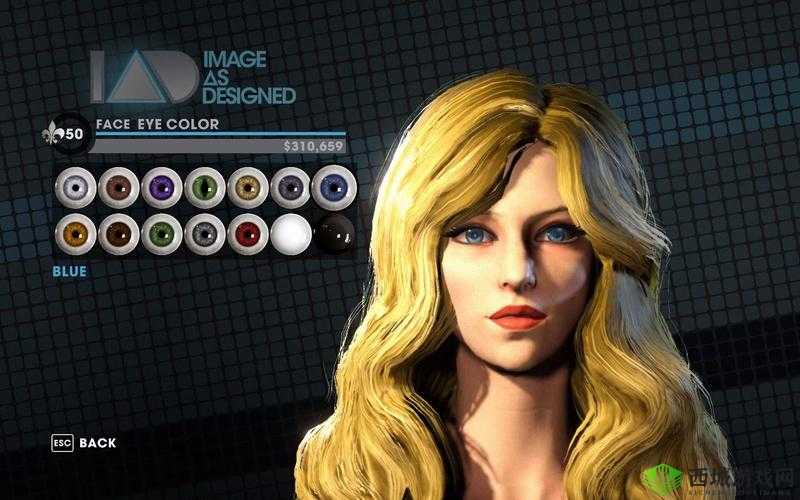The width and height of the screenshot is (800, 500).
Task: Select the round-pupil green eye color
Action: point(160,233)
